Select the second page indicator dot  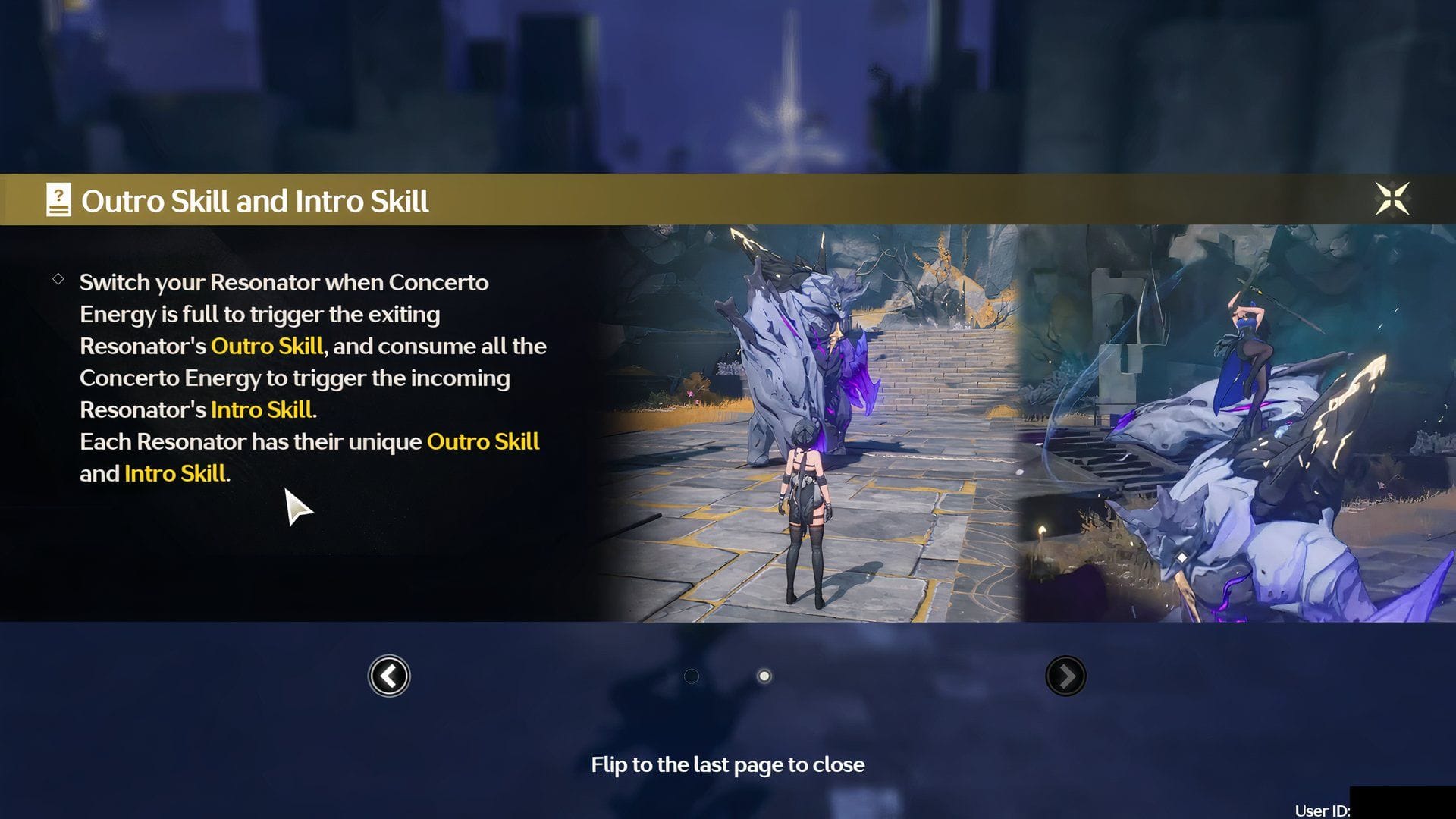pos(764,676)
